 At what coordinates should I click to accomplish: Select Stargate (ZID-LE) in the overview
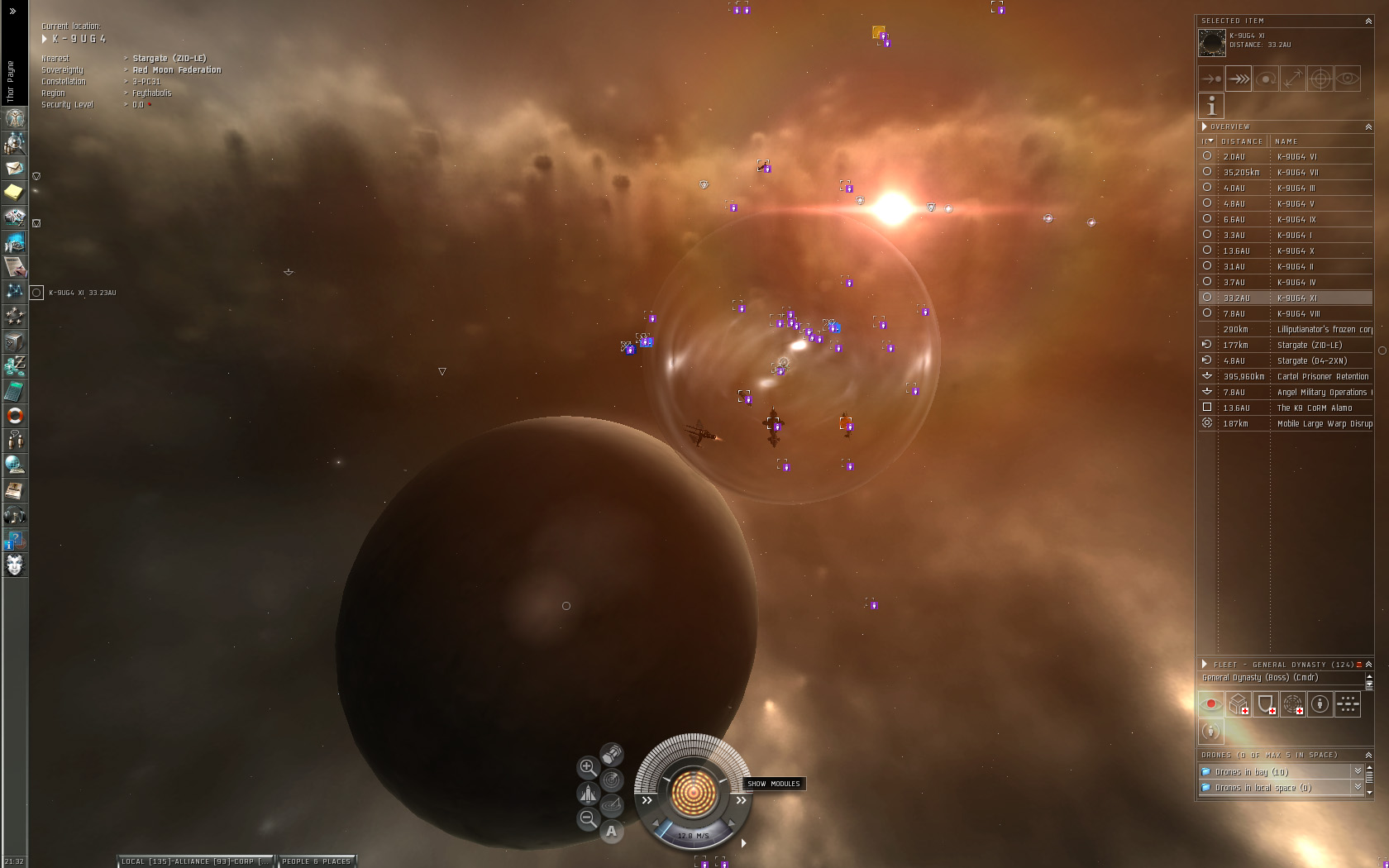click(1309, 345)
